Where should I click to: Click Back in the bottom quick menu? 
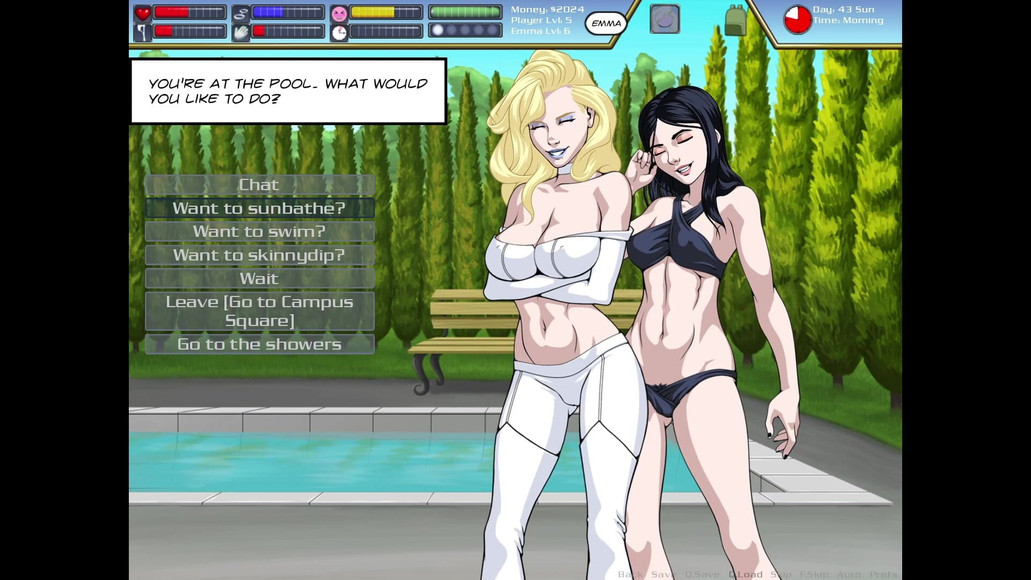(x=631, y=574)
